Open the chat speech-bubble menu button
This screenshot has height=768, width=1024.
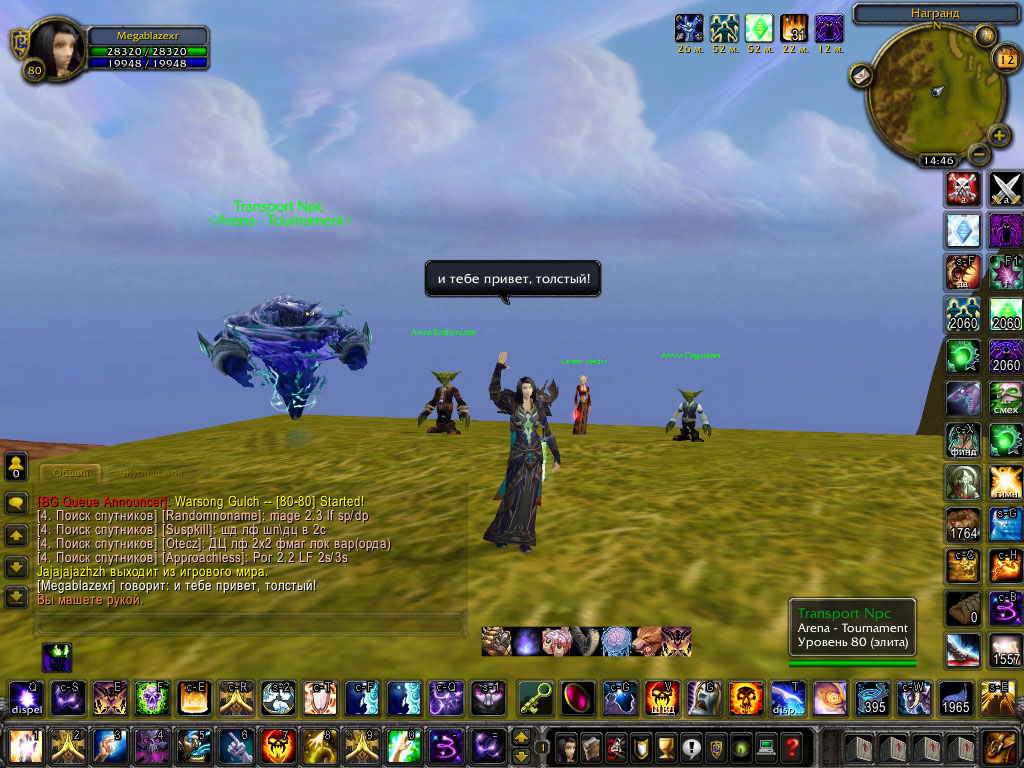[x=16, y=504]
